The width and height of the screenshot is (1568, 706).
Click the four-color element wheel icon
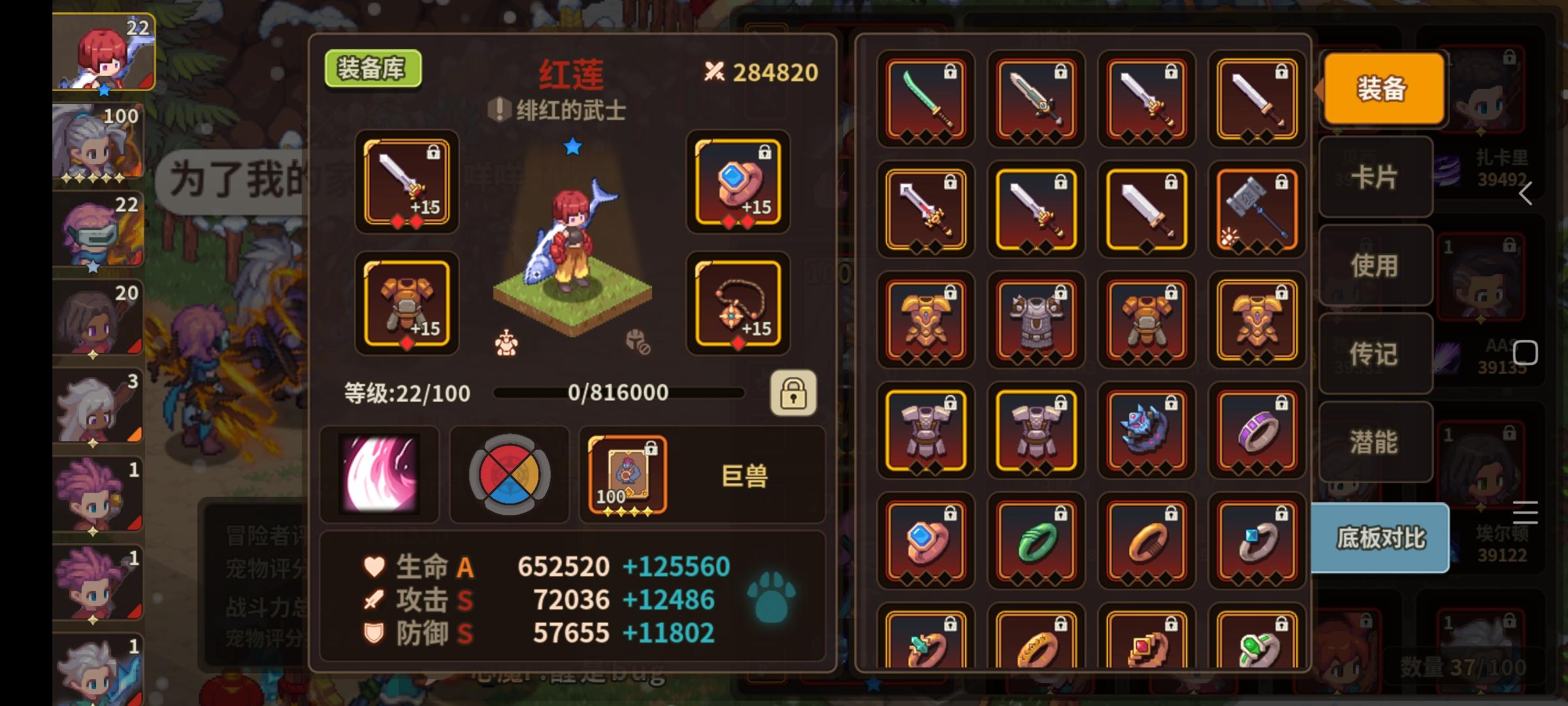coord(509,475)
